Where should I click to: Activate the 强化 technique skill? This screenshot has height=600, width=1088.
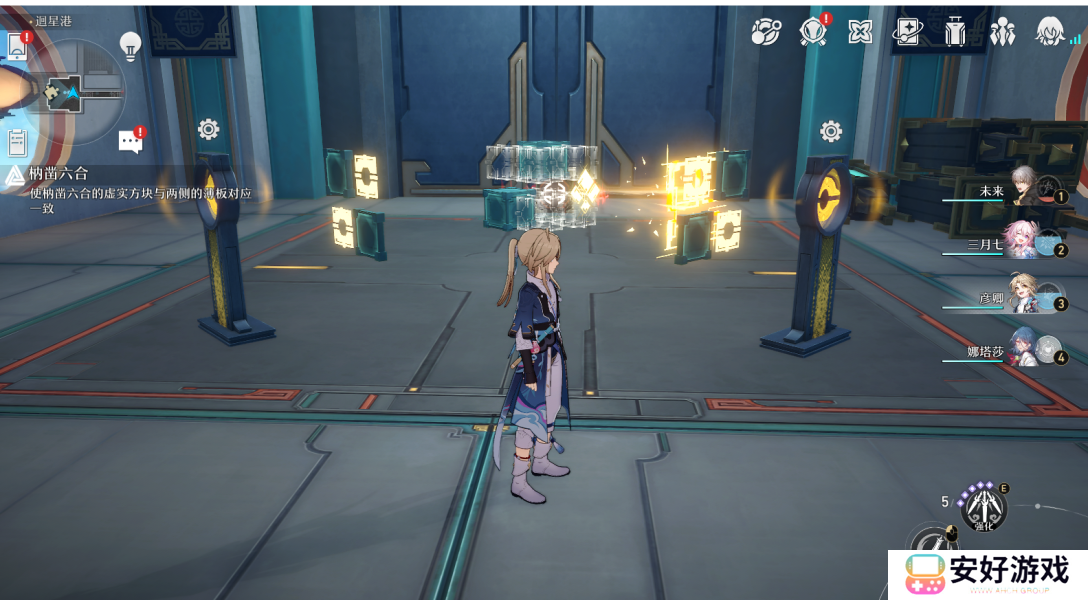point(981,504)
